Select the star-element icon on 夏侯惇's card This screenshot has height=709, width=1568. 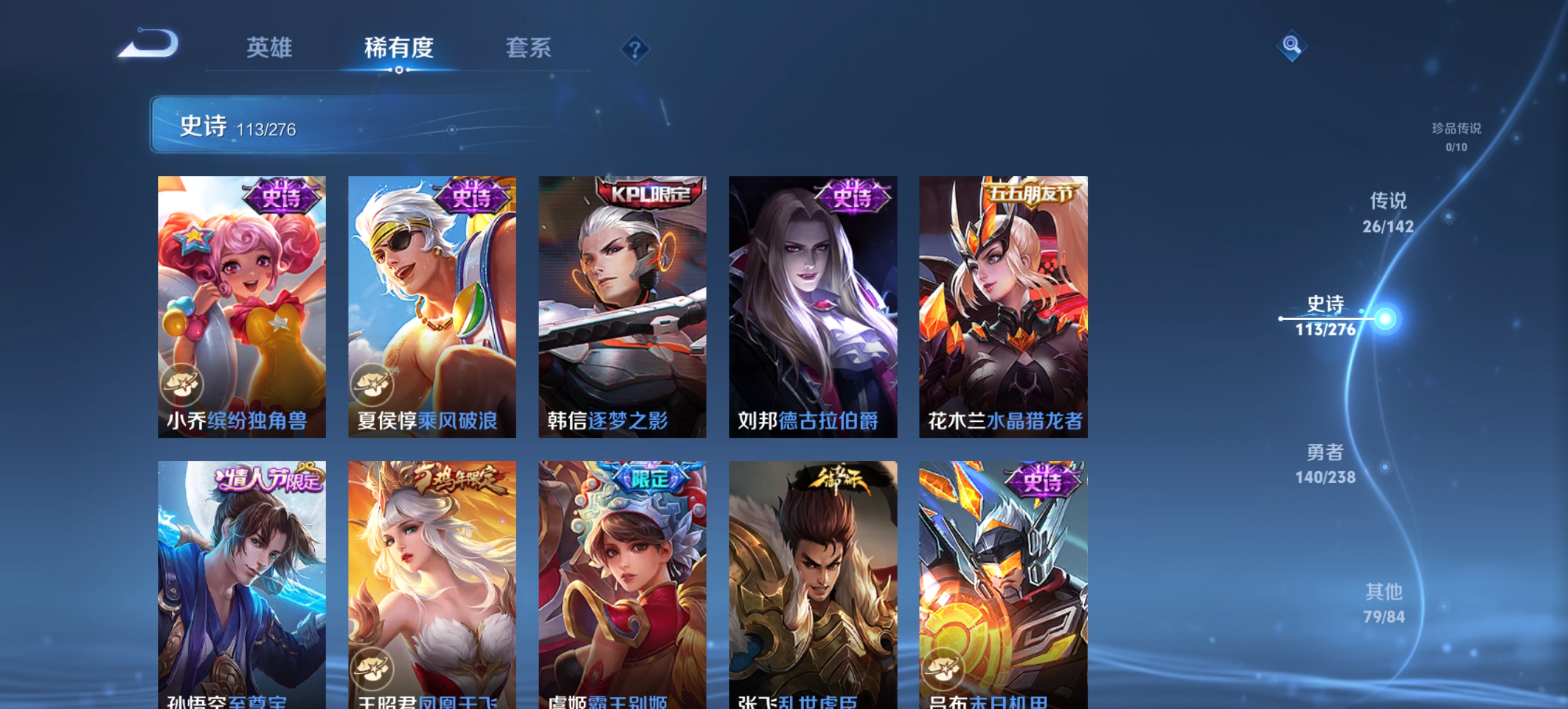click(x=374, y=385)
